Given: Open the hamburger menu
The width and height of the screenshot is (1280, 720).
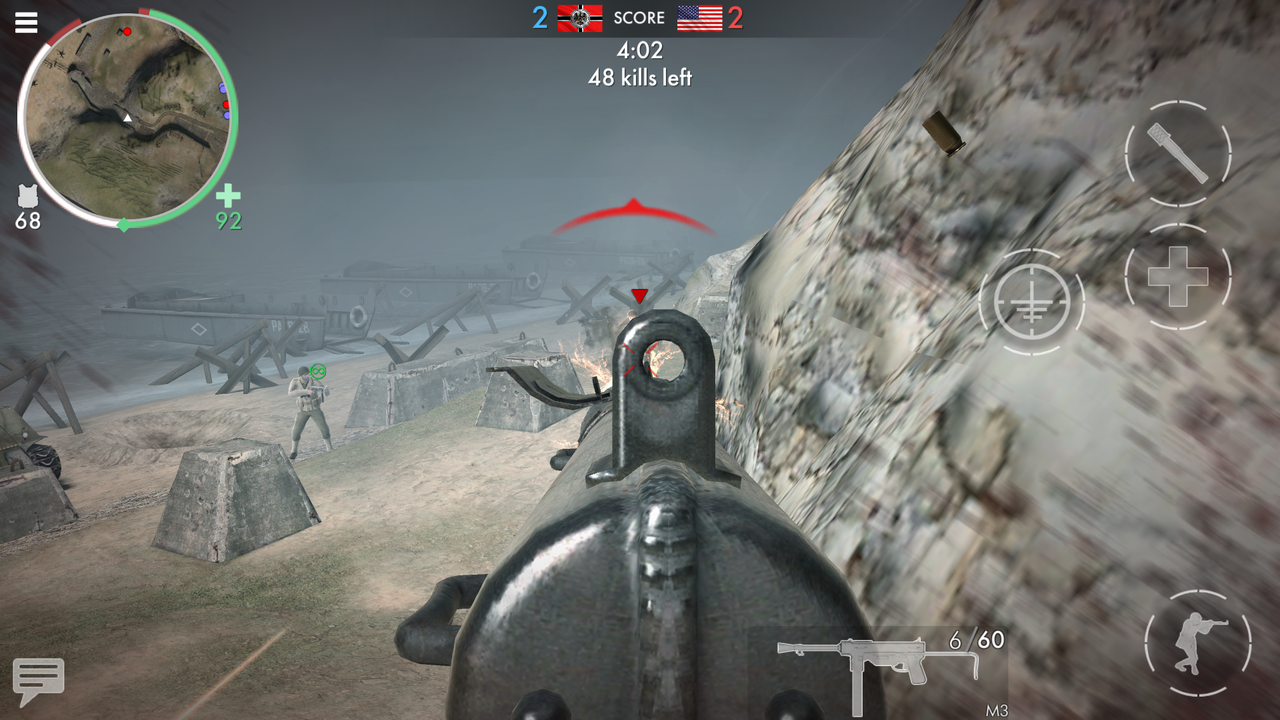Looking at the screenshot, I should point(26,22).
